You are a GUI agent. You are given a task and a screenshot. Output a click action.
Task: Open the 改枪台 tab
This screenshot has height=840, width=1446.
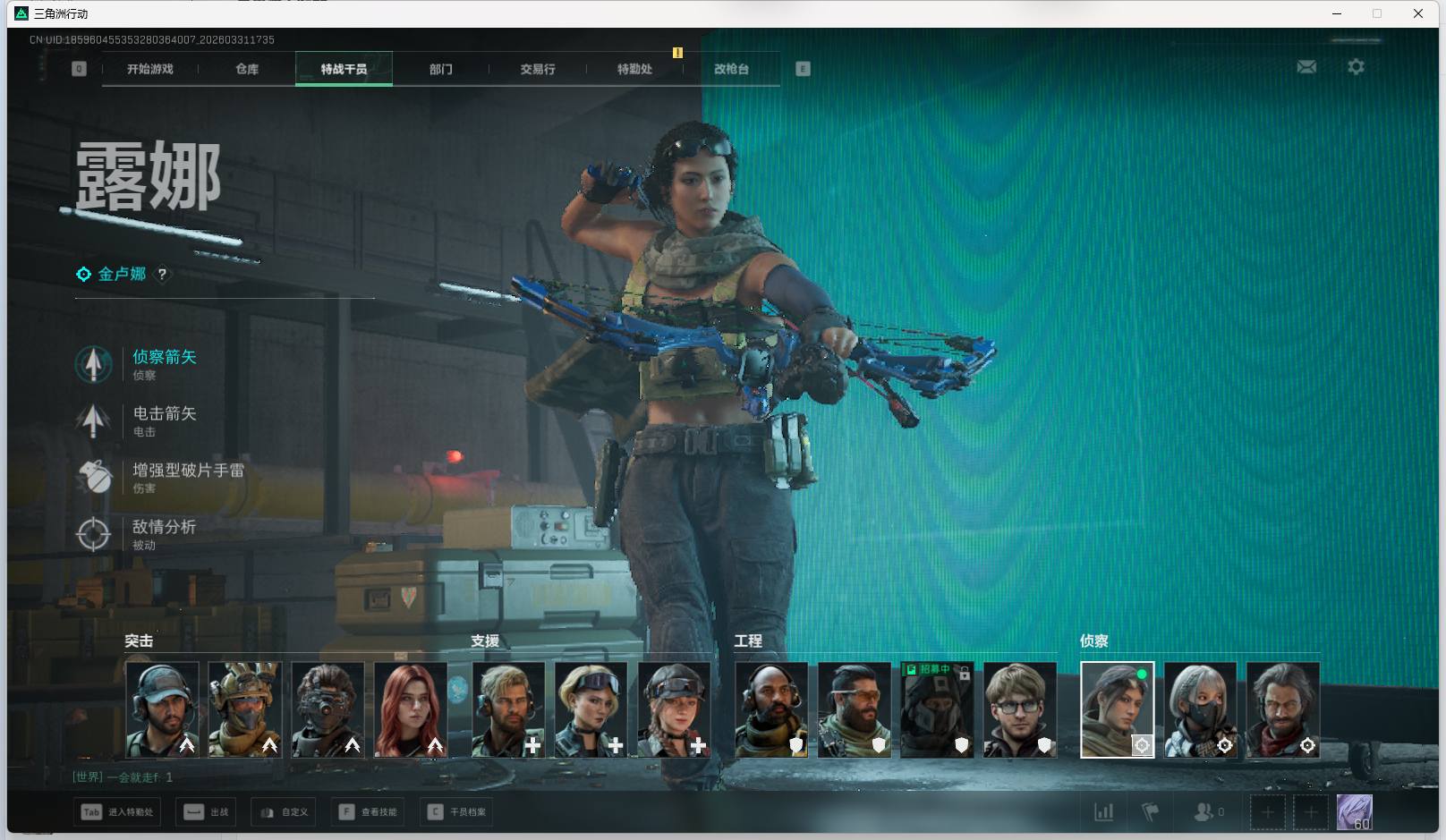point(731,69)
